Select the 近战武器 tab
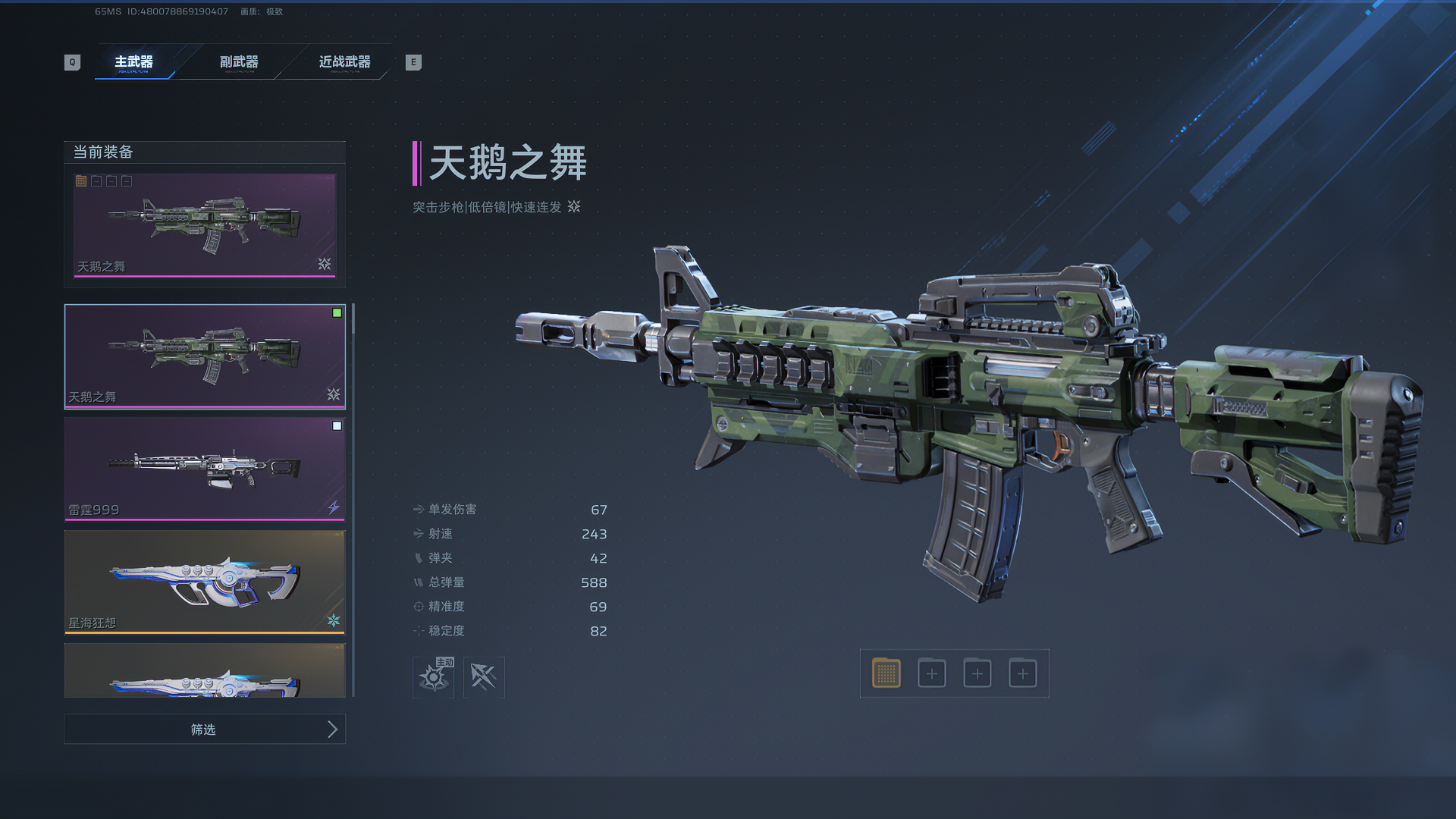1456x819 pixels. (344, 62)
